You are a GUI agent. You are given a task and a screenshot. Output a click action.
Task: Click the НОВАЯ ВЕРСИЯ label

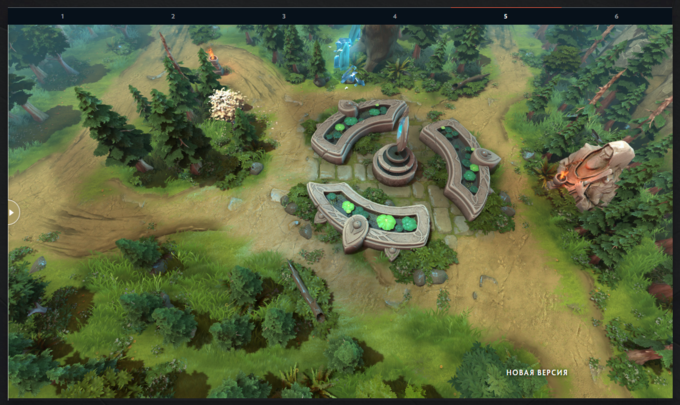coord(536,373)
